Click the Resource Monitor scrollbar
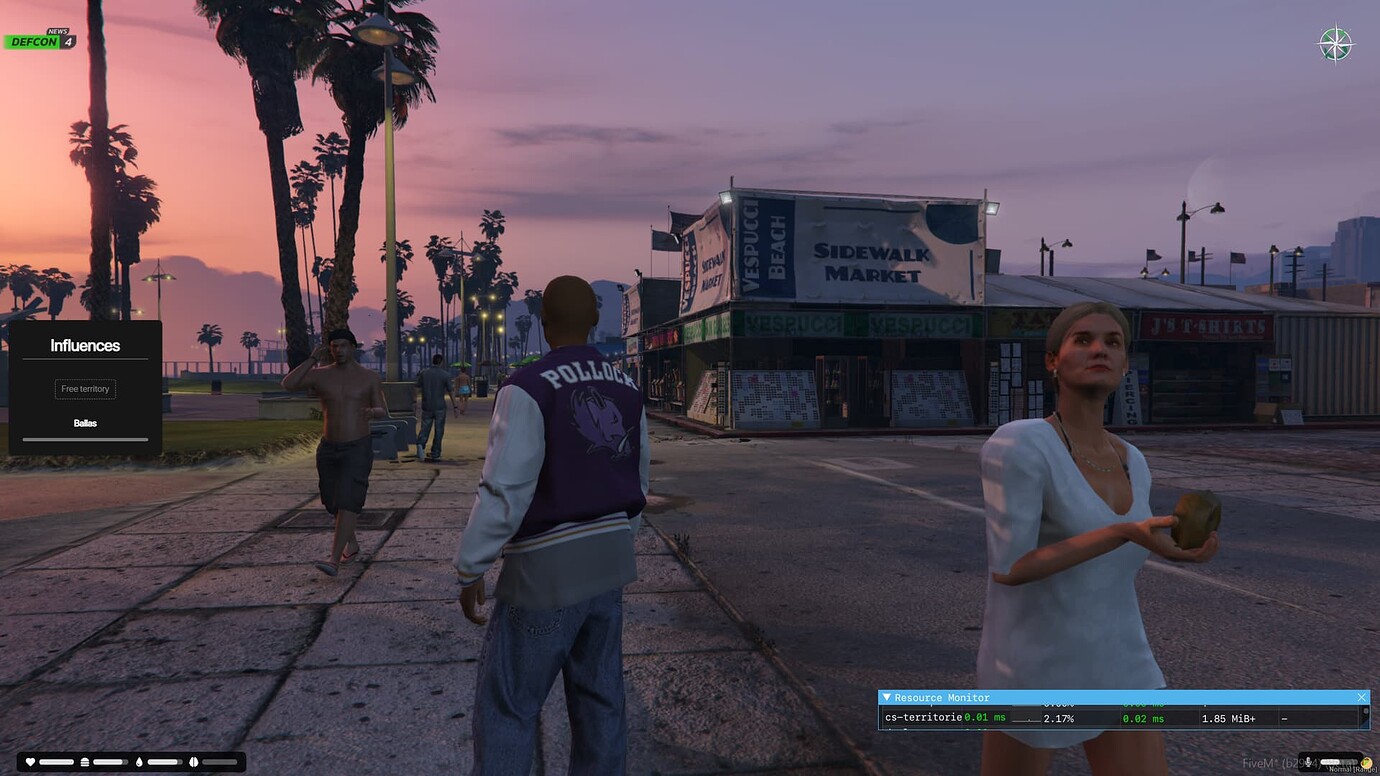The image size is (1380, 776). click(x=1365, y=716)
